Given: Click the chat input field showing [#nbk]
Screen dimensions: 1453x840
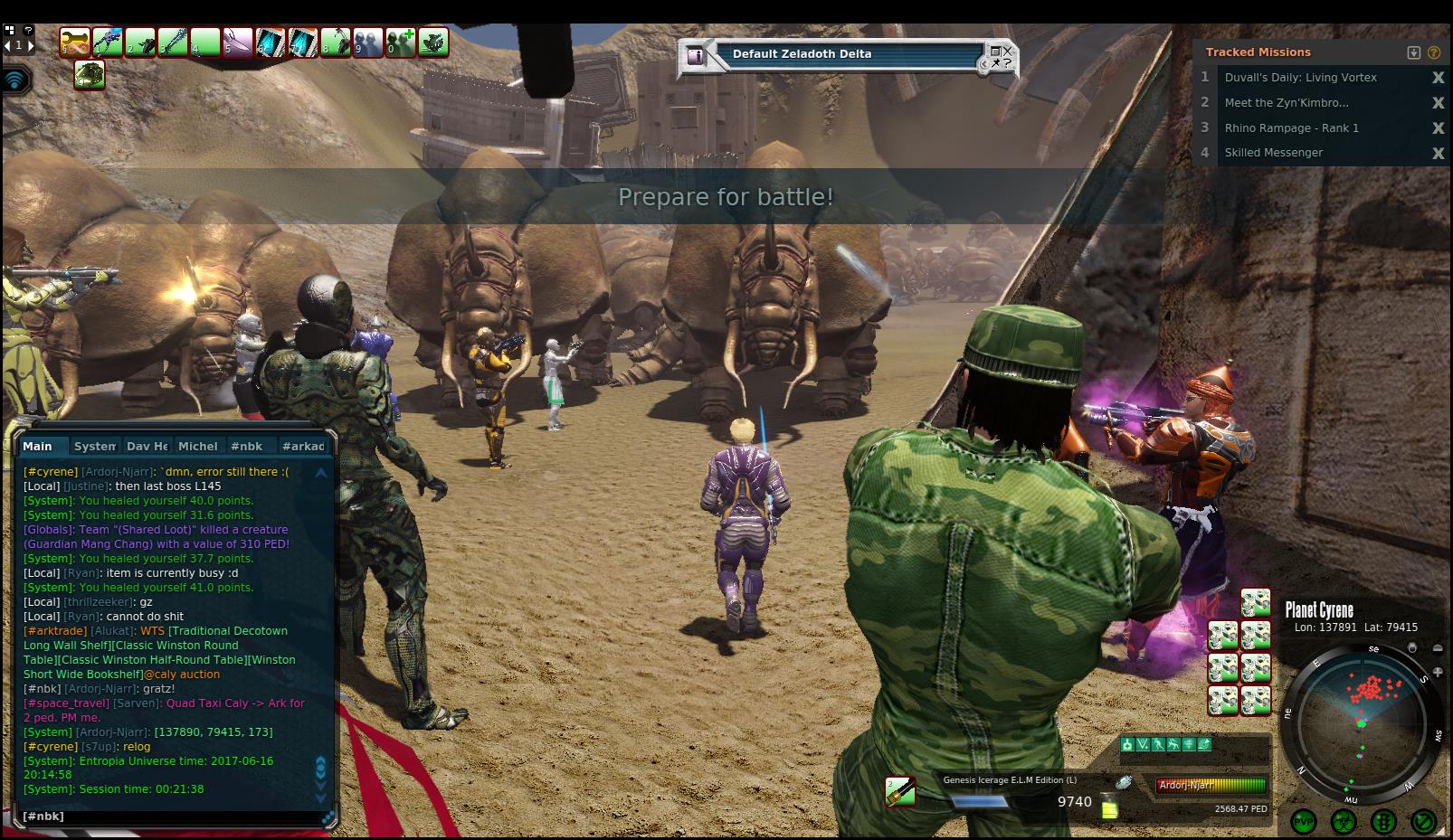Looking at the screenshot, I should click(172, 816).
